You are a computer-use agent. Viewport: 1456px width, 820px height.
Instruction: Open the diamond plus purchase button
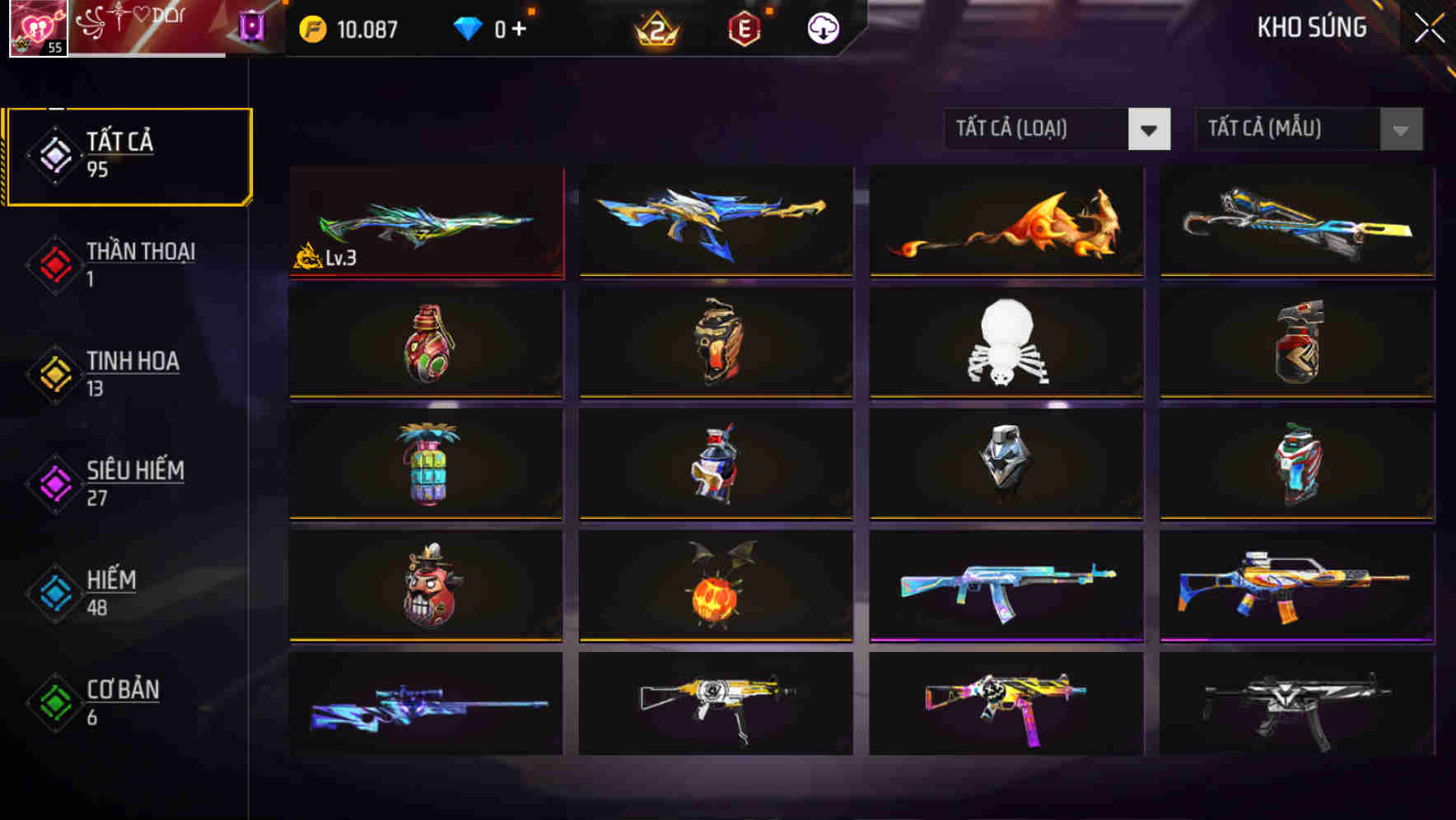point(521,27)
